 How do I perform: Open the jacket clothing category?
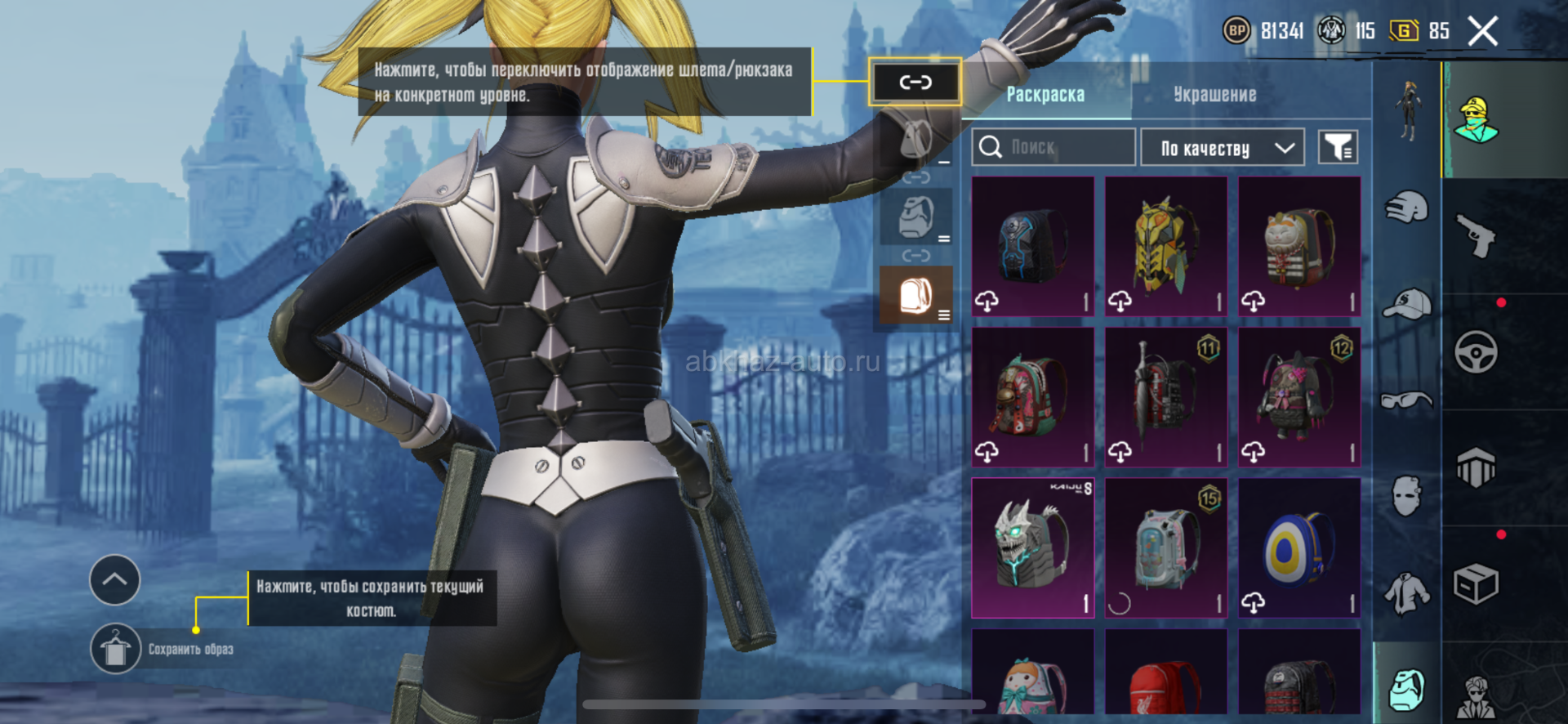pyautogui.click(x=1407, y=593)
